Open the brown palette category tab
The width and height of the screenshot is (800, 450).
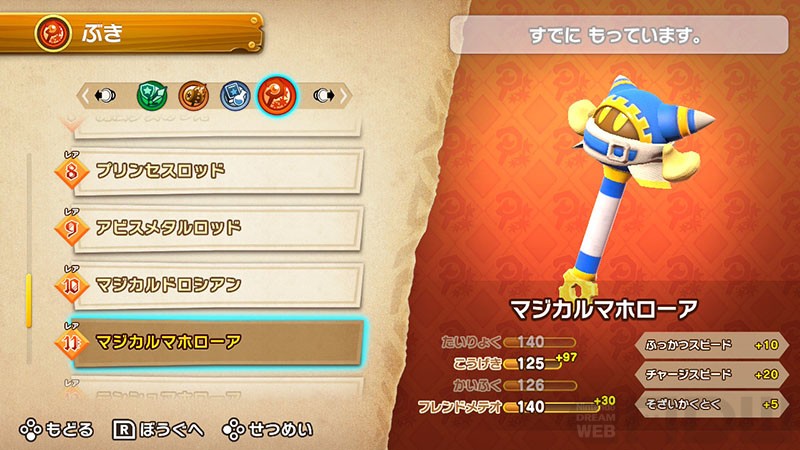coord(192,95)
